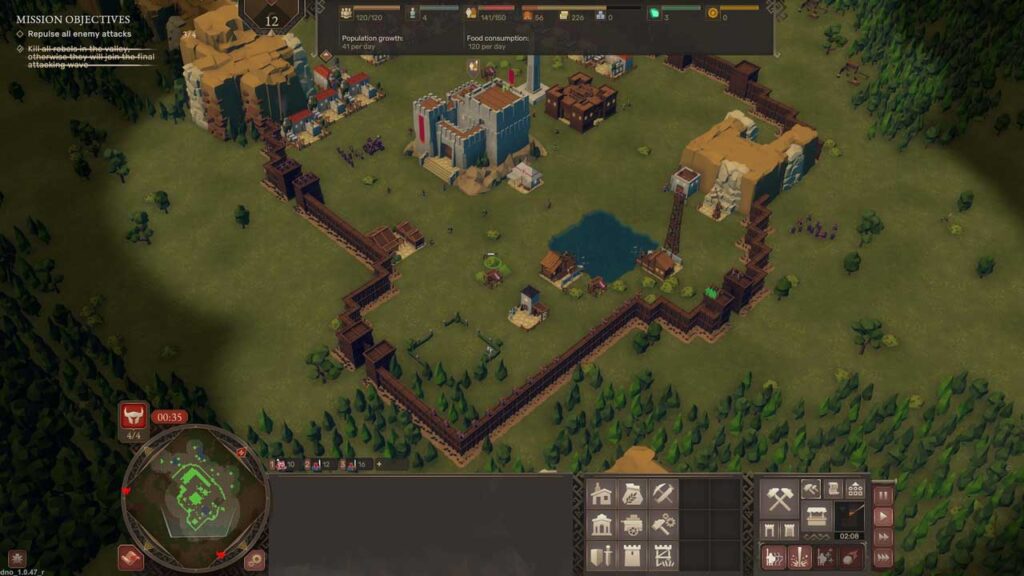Choose the columned hall building category
Image resolution: width=1024 pixels, height=576 pixels.
pyautogui.click(x=601, y=525)
